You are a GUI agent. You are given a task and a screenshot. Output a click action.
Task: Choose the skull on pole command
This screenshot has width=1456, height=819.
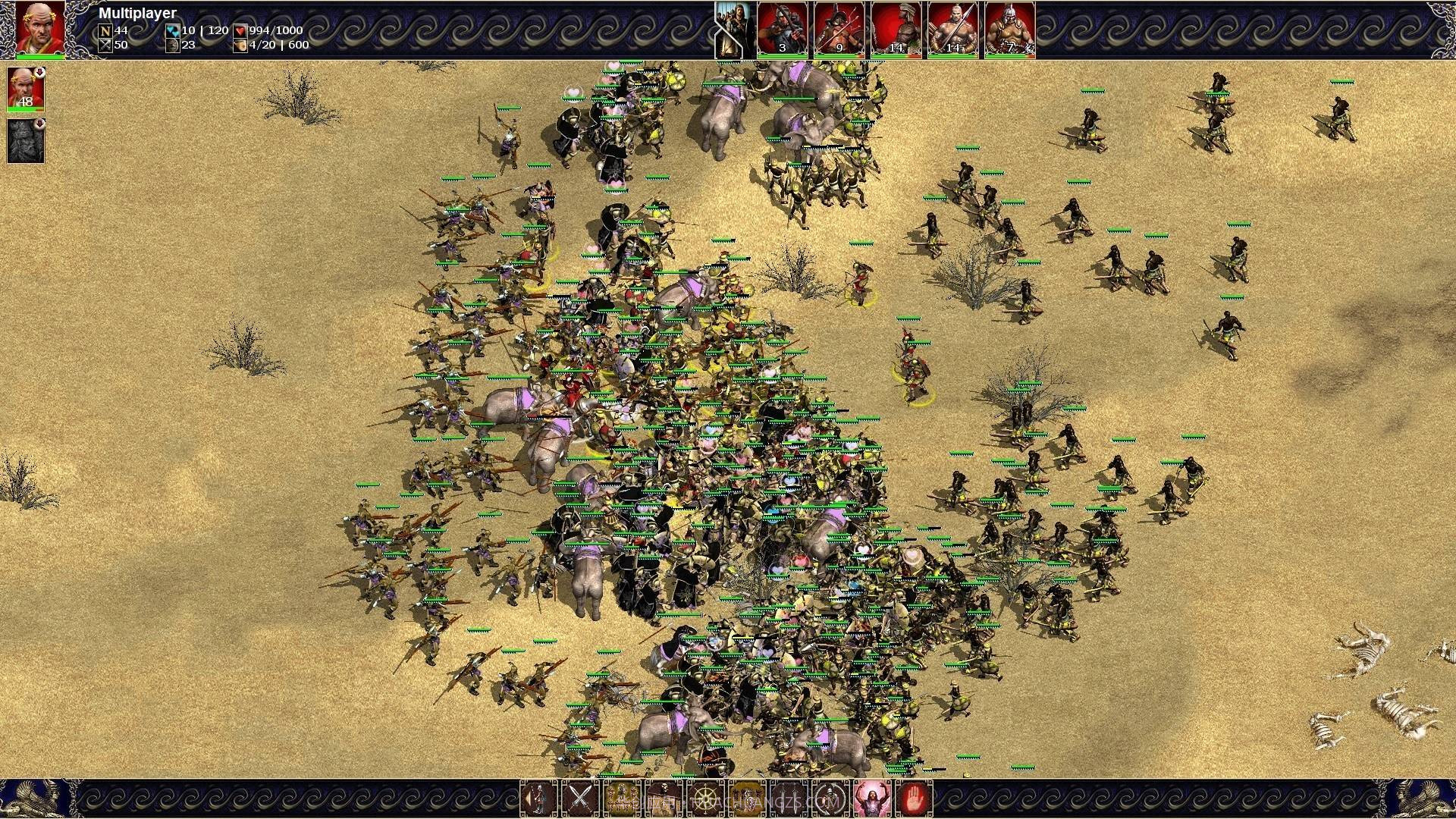click(664, 799)
